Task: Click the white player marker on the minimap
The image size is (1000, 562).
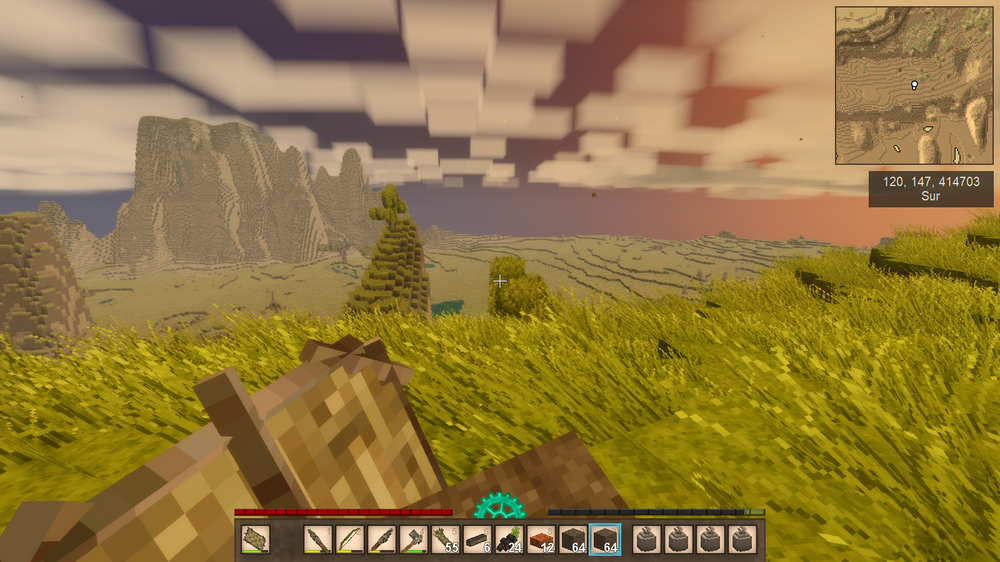Action: pos(914,86)
